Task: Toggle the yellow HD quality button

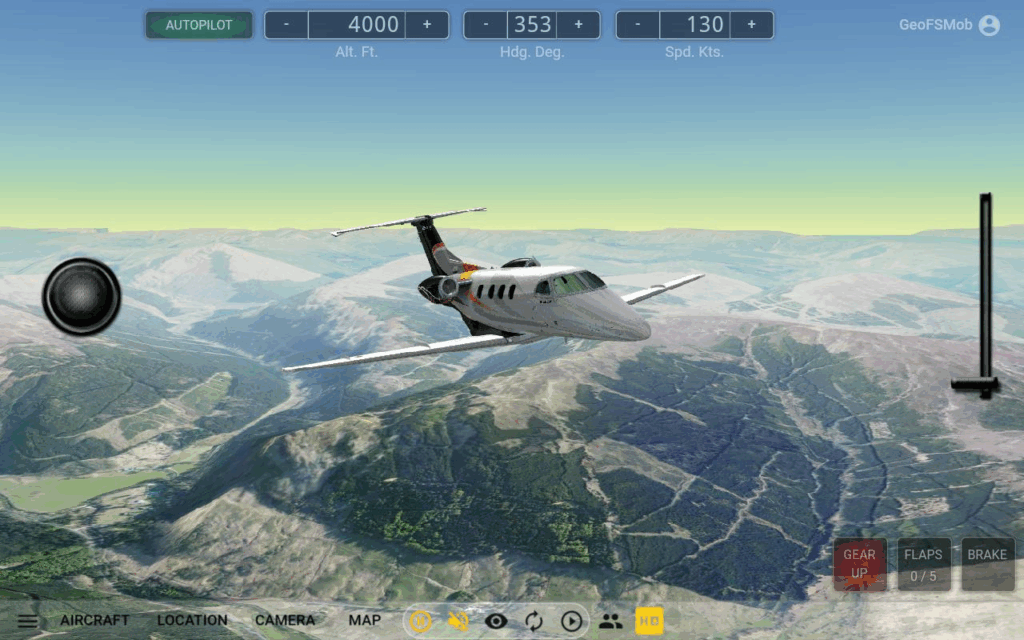Action: point(649,621)
